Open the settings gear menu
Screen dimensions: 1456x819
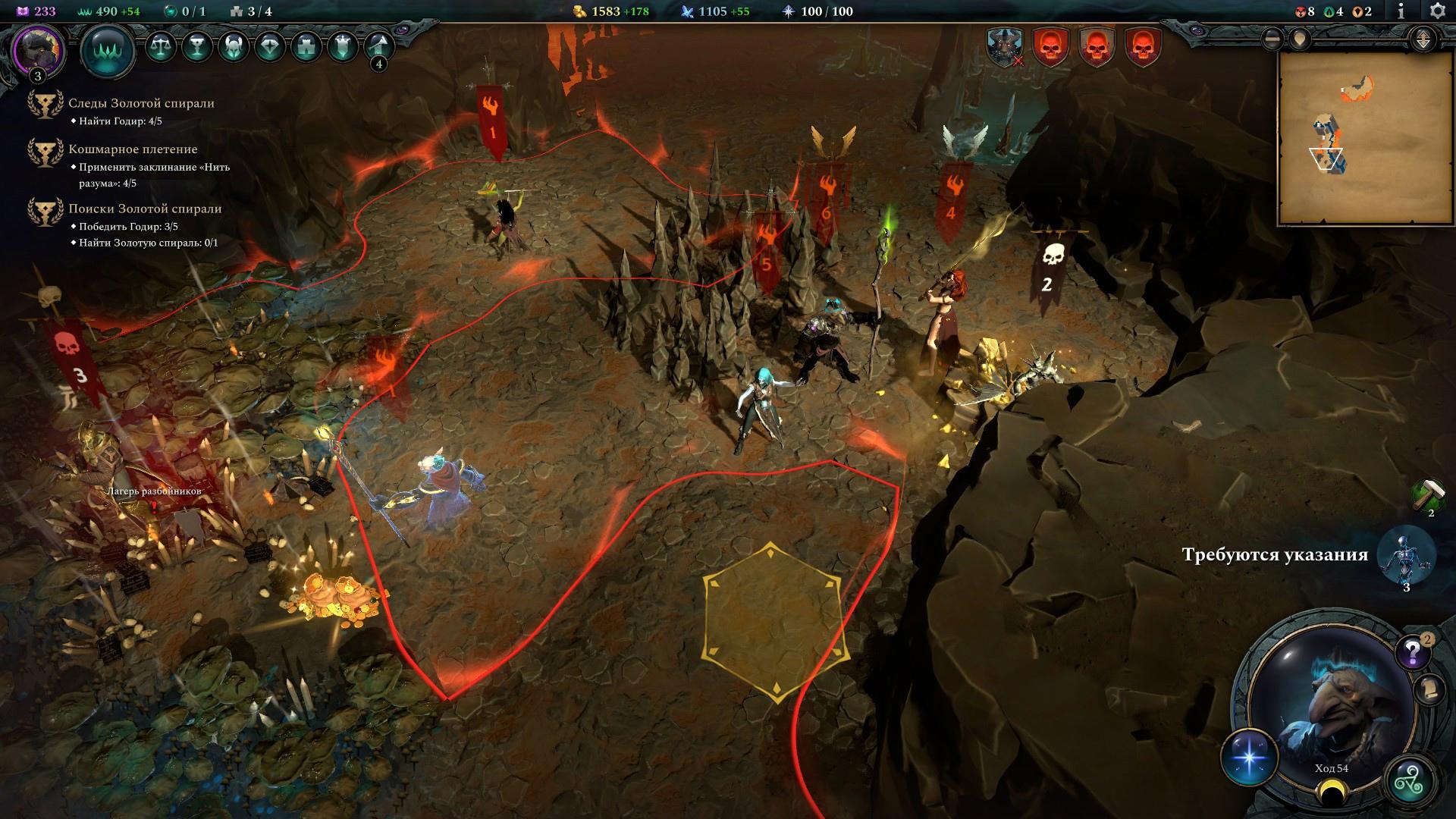1436,11
